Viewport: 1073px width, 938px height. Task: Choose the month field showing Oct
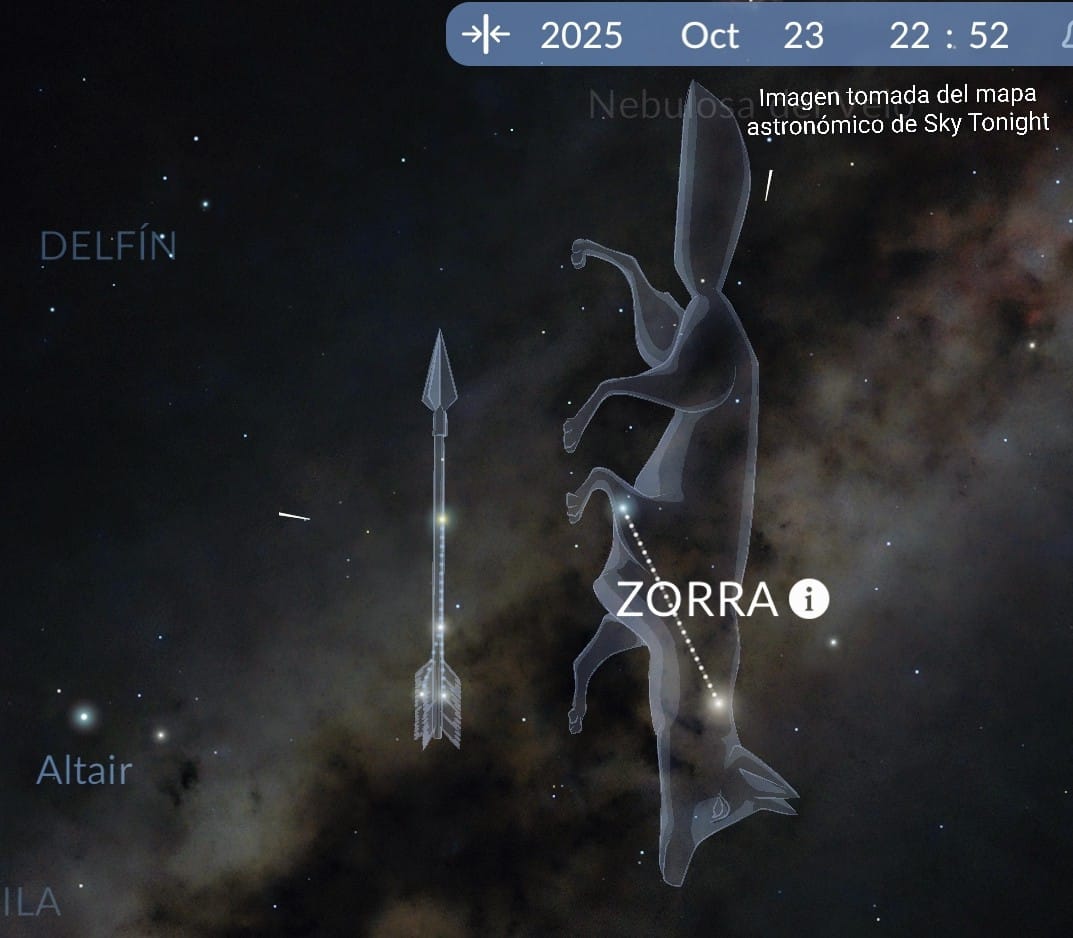tap(708, 36)
